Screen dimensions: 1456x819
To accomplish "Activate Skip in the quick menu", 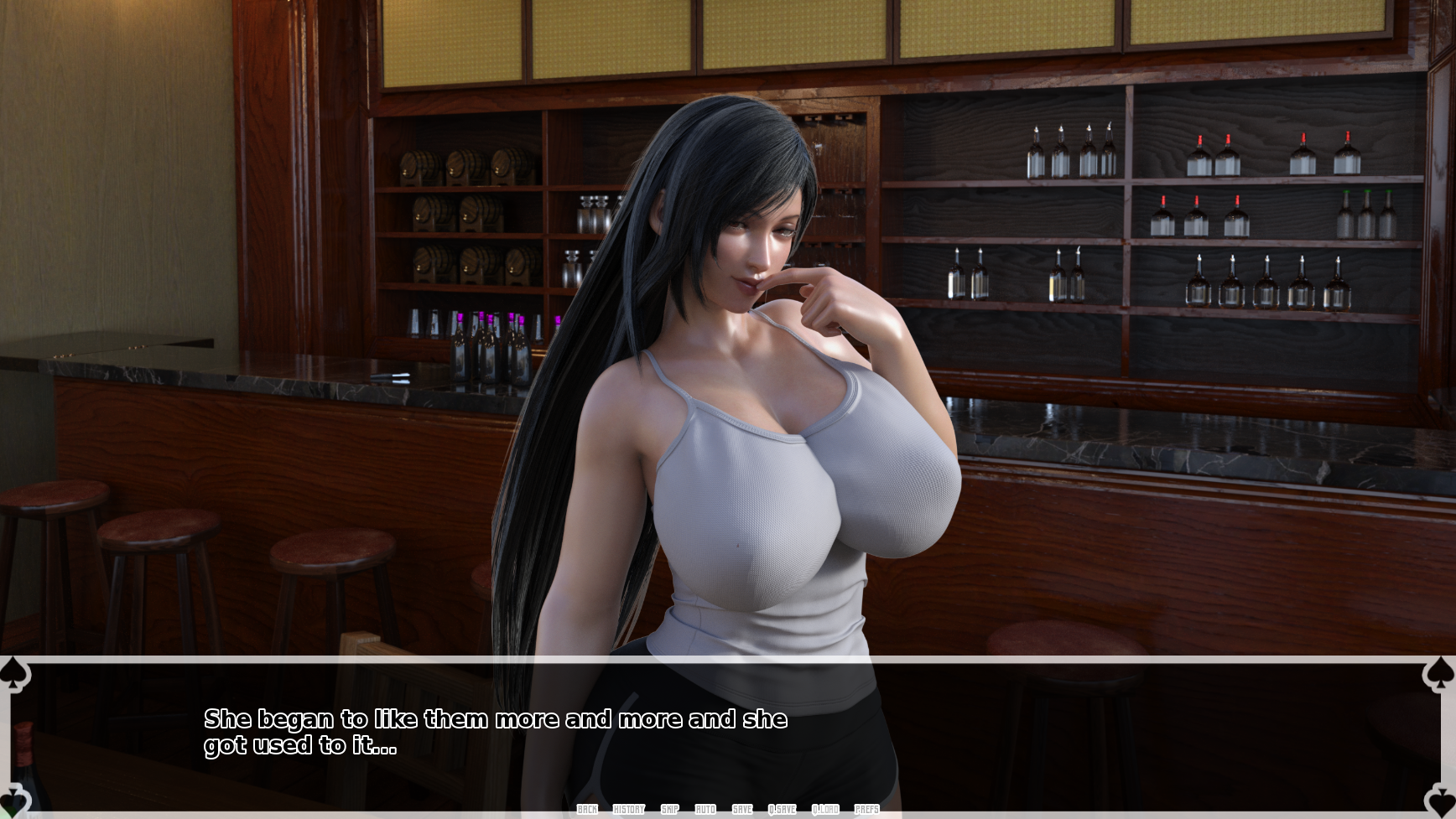I will click(669, 809).
